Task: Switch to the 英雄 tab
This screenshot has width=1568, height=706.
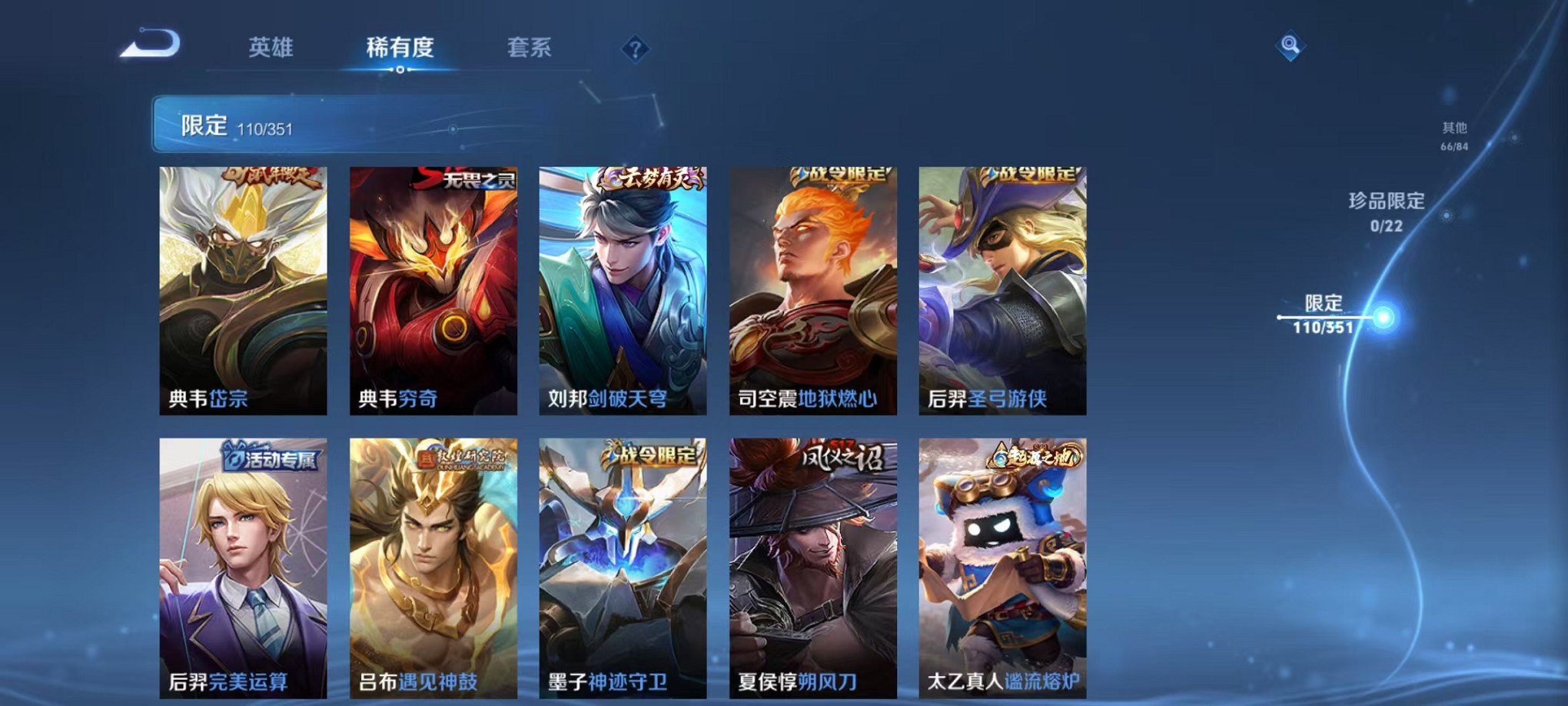Action: coord(269,48)
